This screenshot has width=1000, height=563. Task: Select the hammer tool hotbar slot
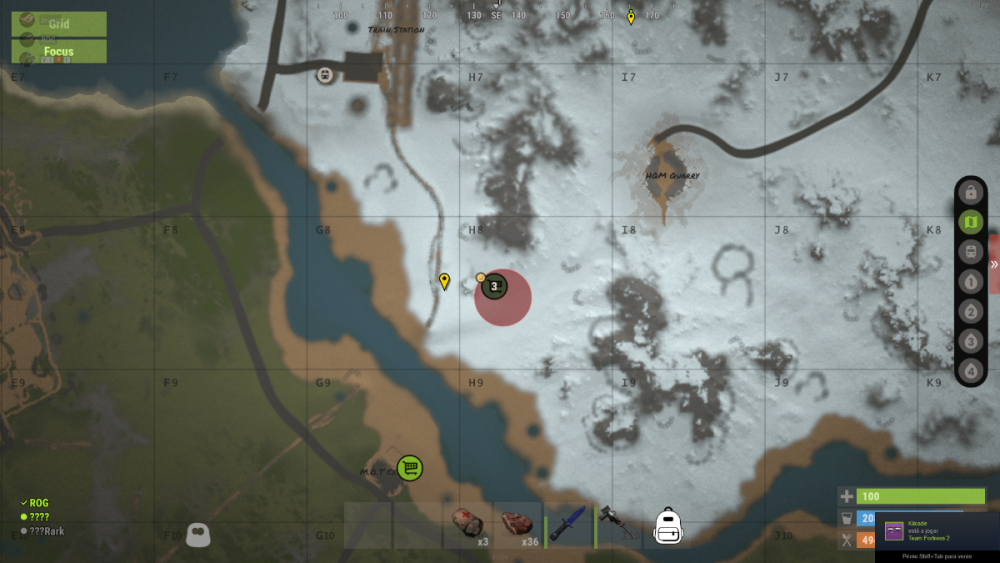click(x=618, y=525)
